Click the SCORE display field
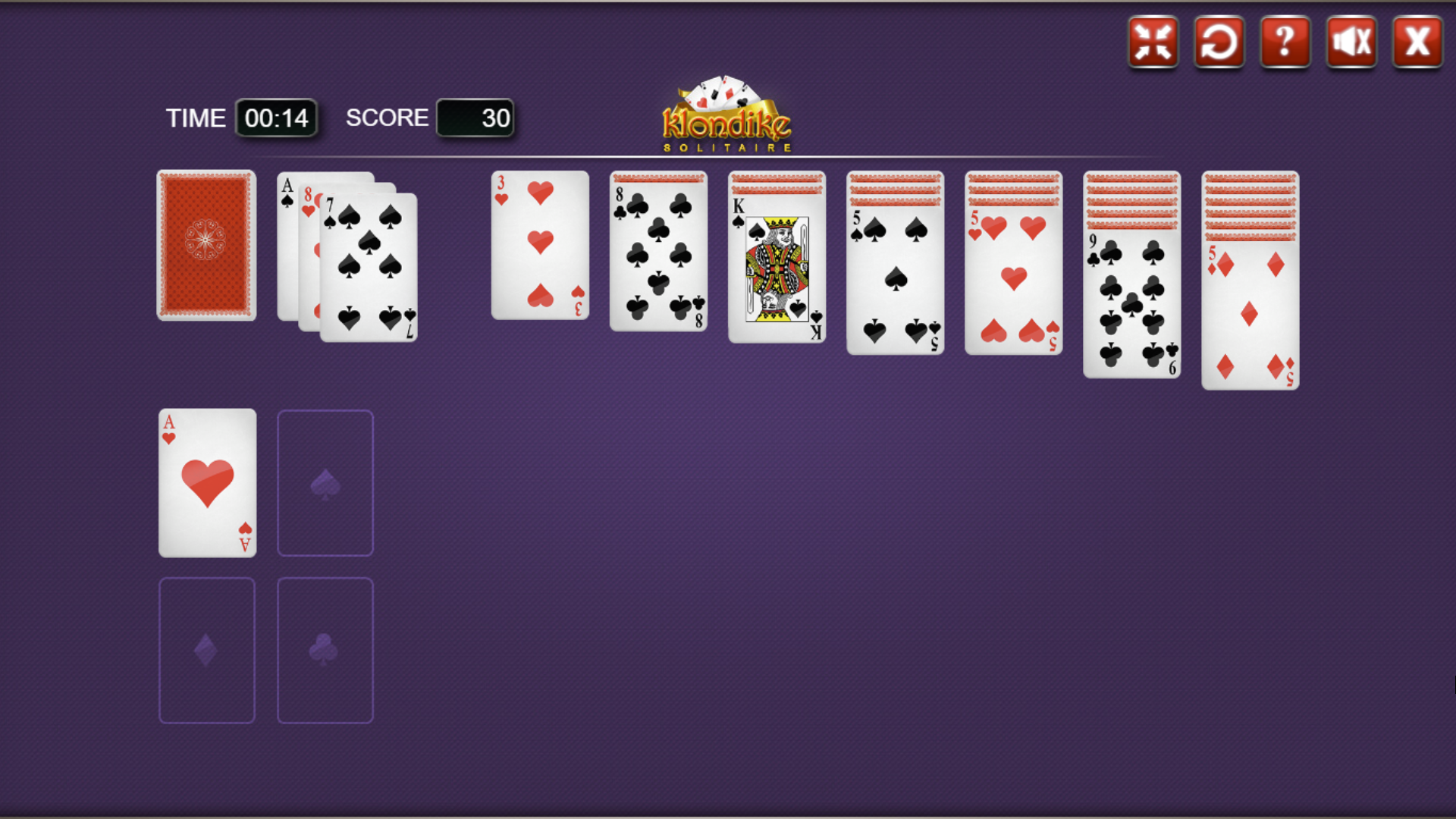 tap(475, 118)
